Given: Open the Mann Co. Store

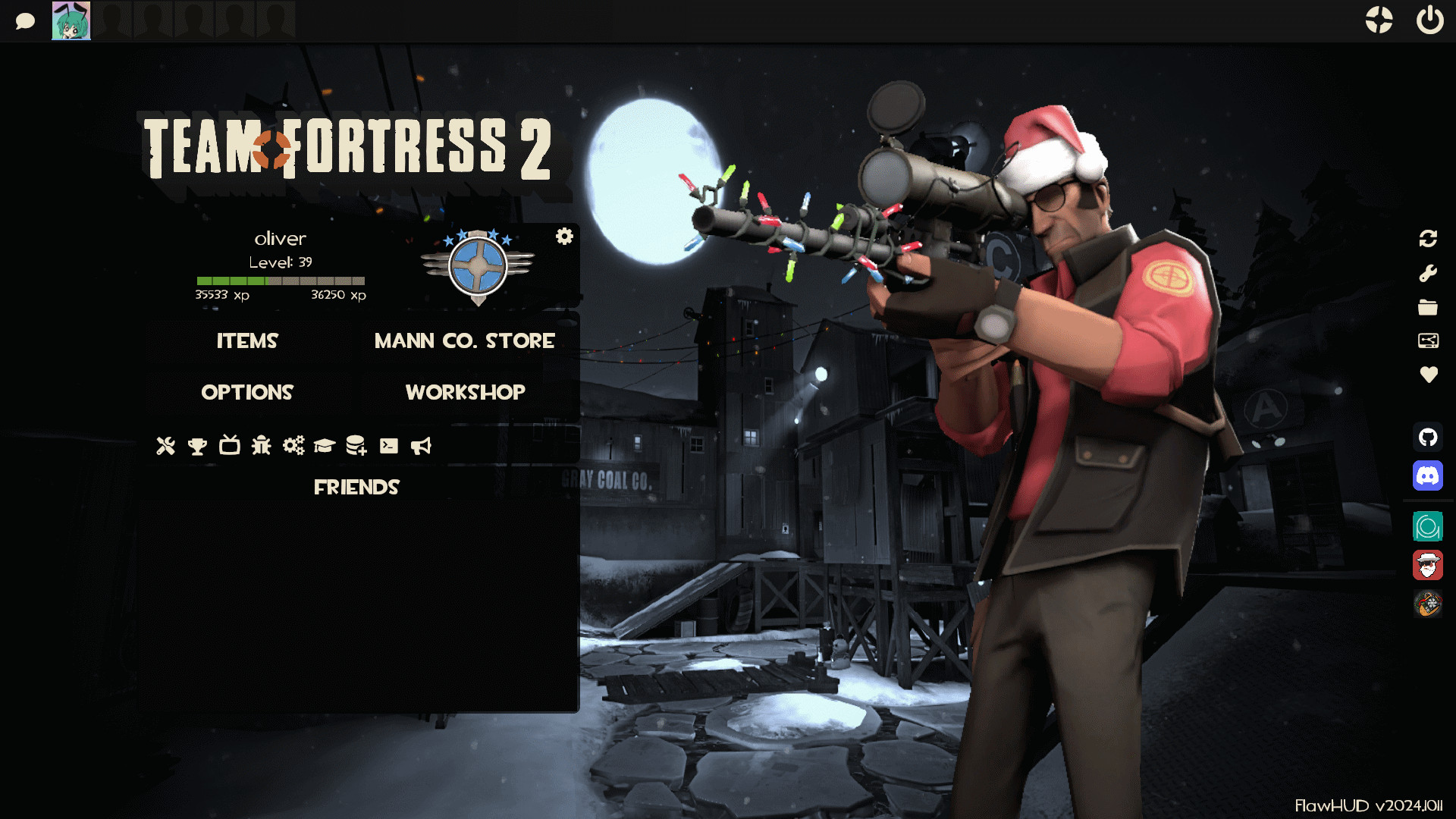Looking at the screenshot, I should point(463,341).
